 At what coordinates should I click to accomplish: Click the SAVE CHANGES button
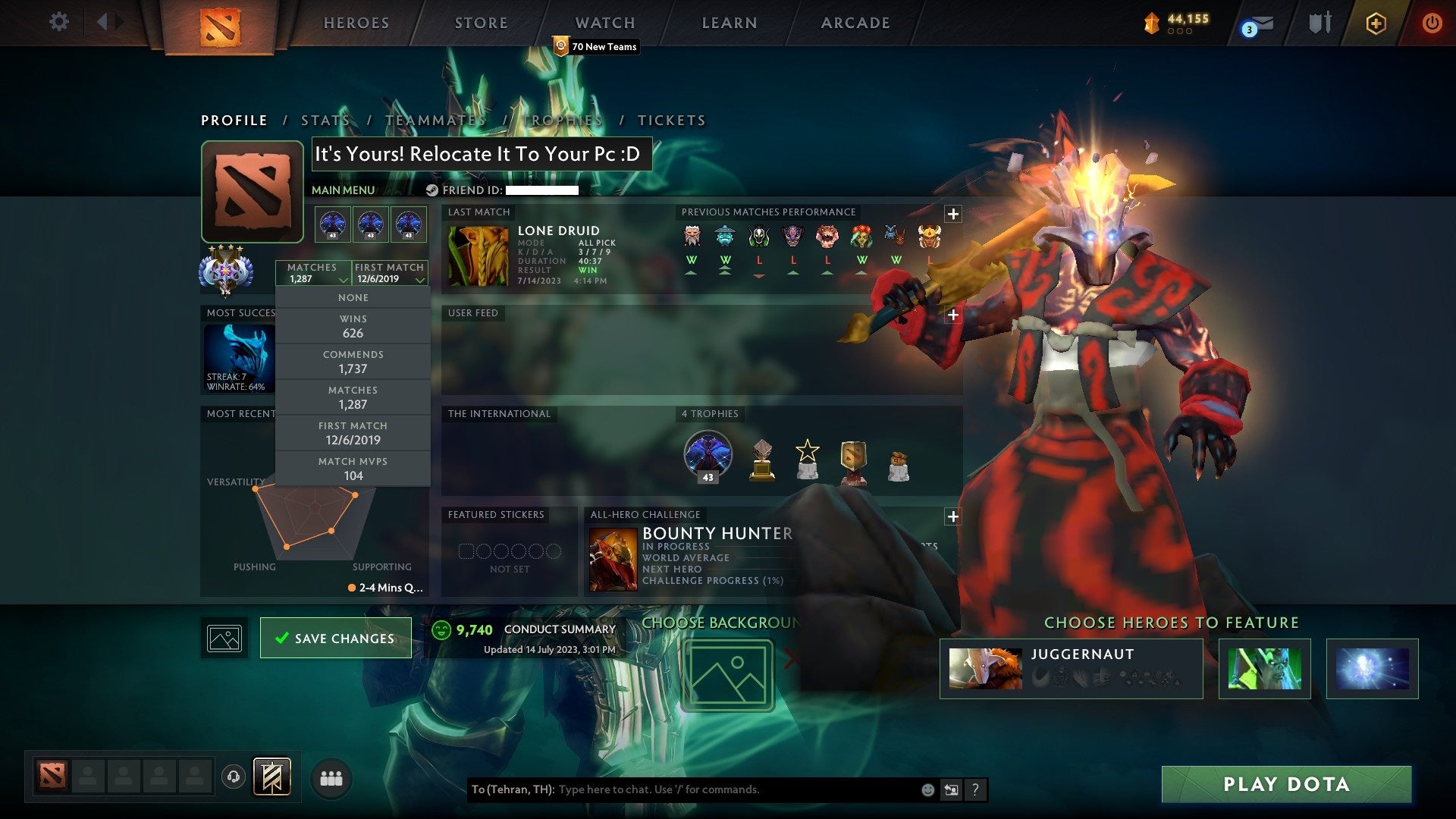pos(336,638)
